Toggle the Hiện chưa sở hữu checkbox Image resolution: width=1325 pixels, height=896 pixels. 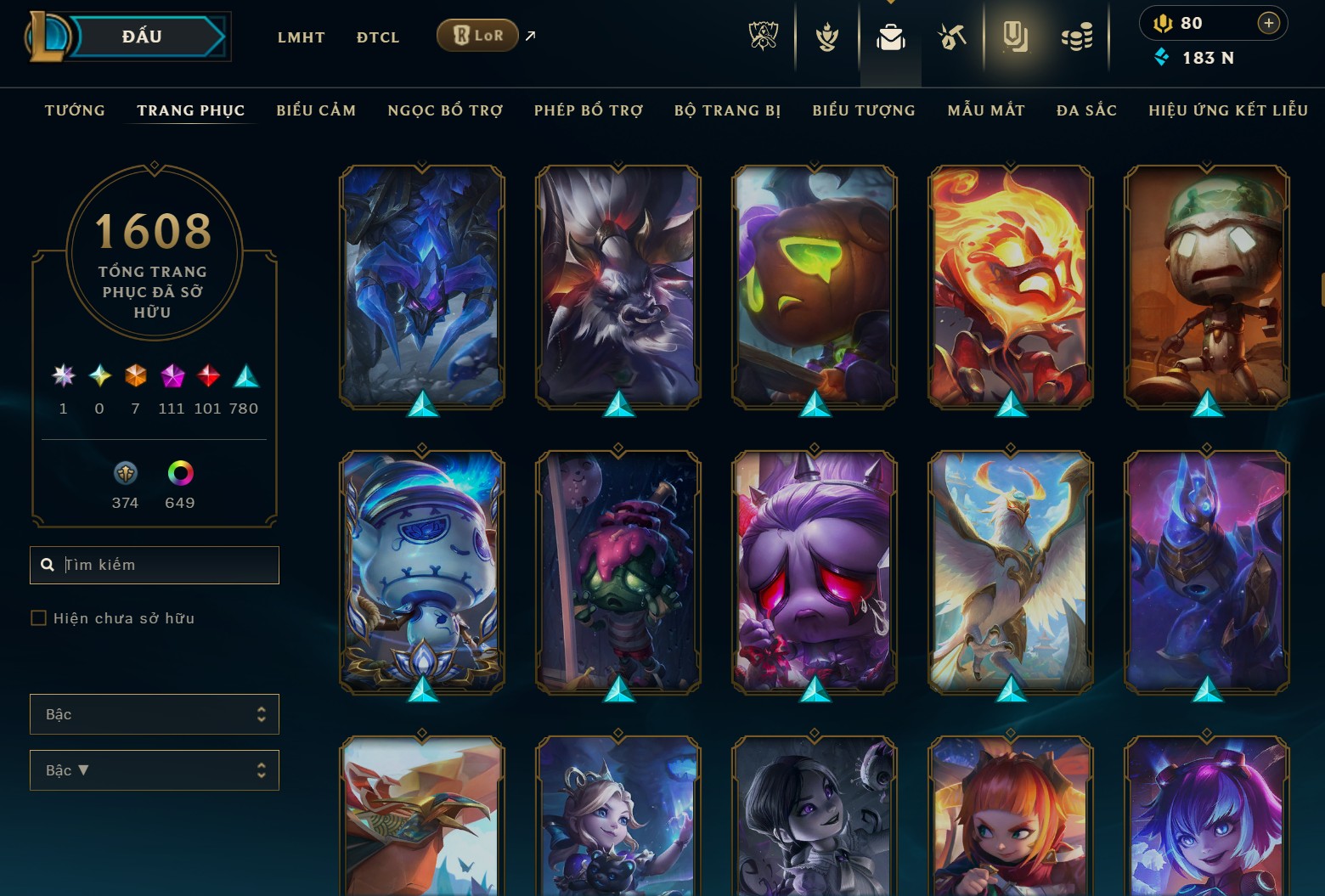(x=39, y=618)
